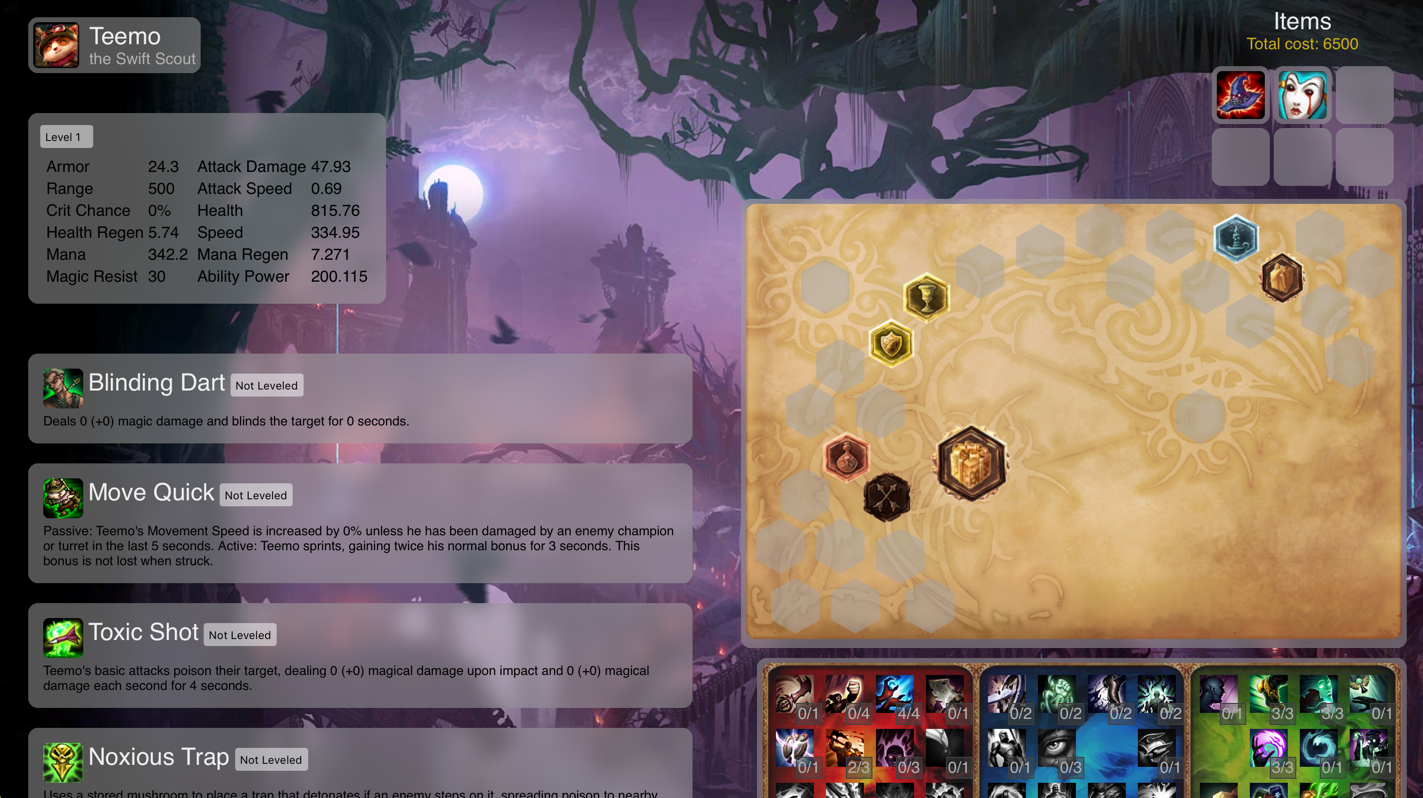Select the red potion flask rune

(x=846, y=458)
